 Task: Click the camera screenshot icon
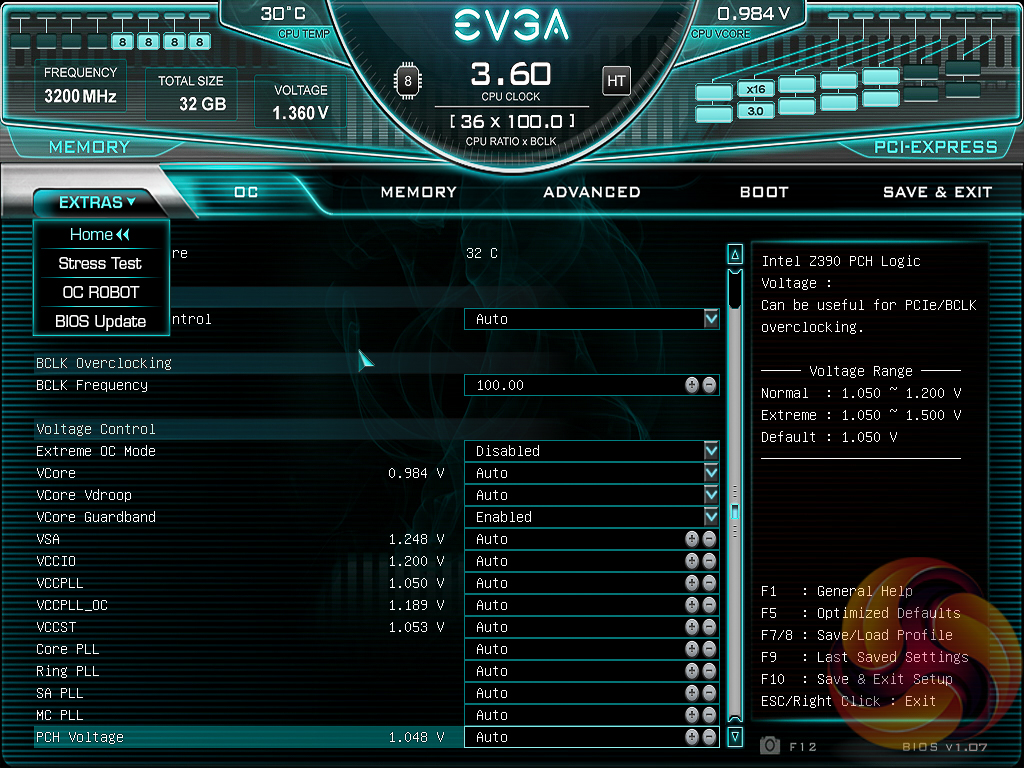coord(770,745)
